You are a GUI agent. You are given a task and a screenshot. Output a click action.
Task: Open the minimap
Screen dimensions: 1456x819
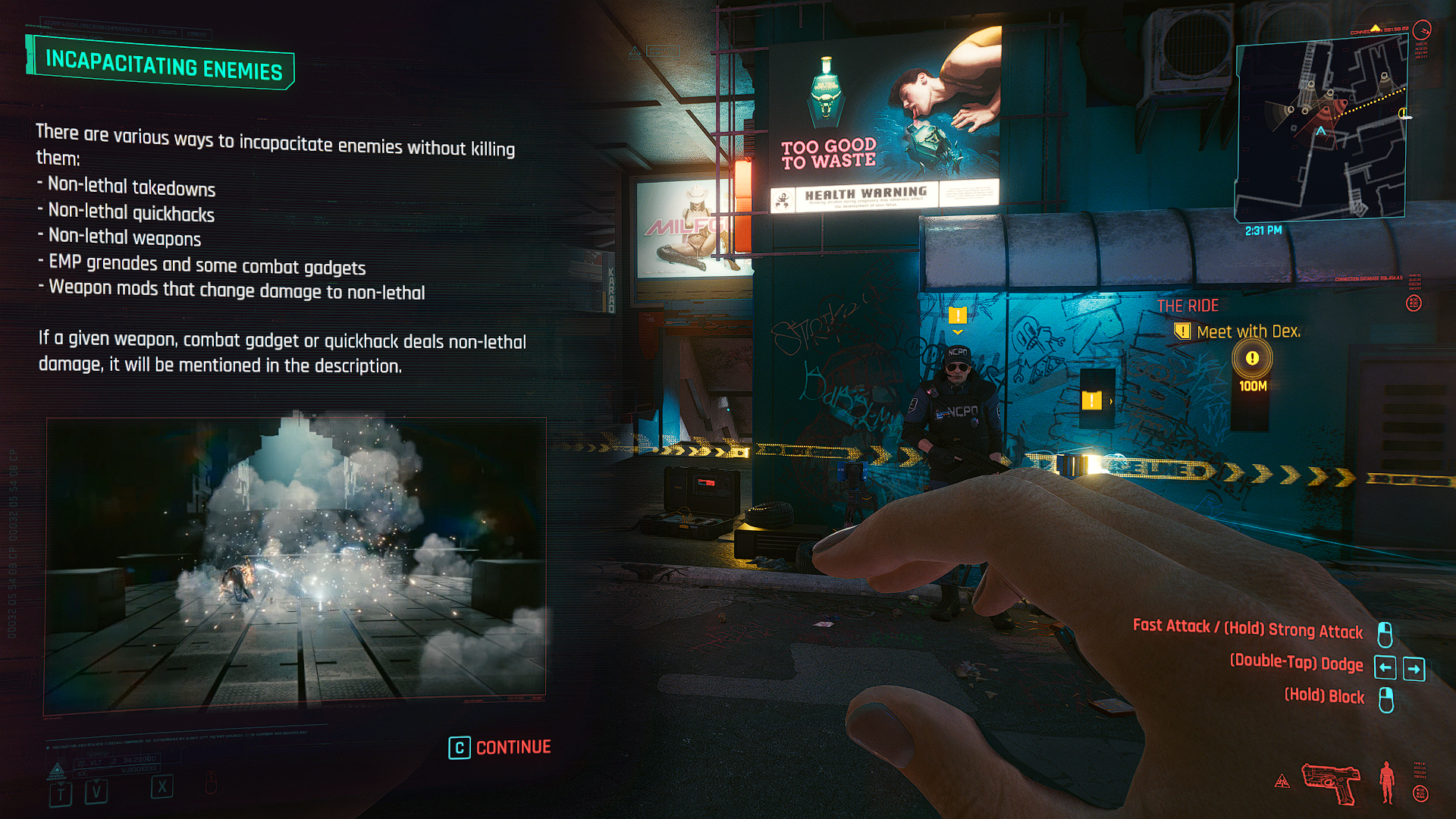(x=1321, y=130)
